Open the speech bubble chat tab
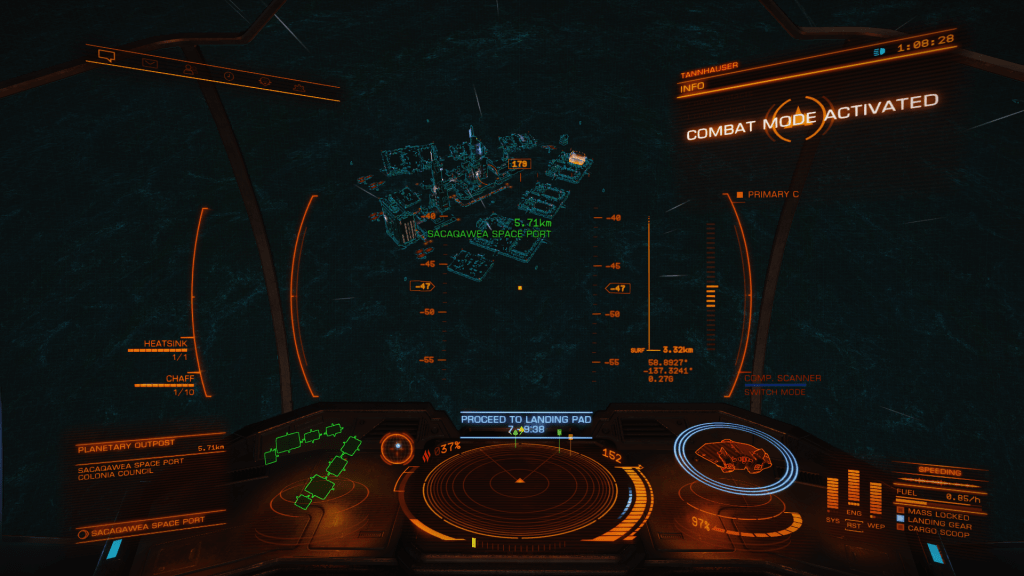 [107, 56]
